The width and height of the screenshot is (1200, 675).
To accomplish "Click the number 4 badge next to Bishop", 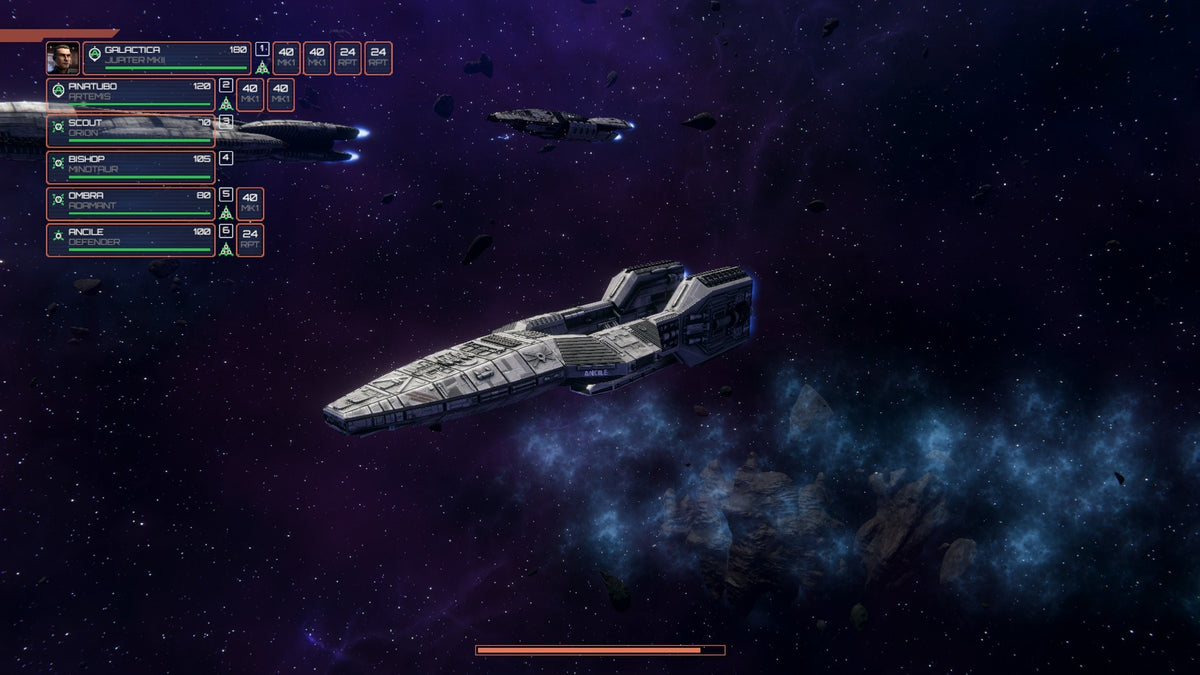I will [x=226, y=158].
